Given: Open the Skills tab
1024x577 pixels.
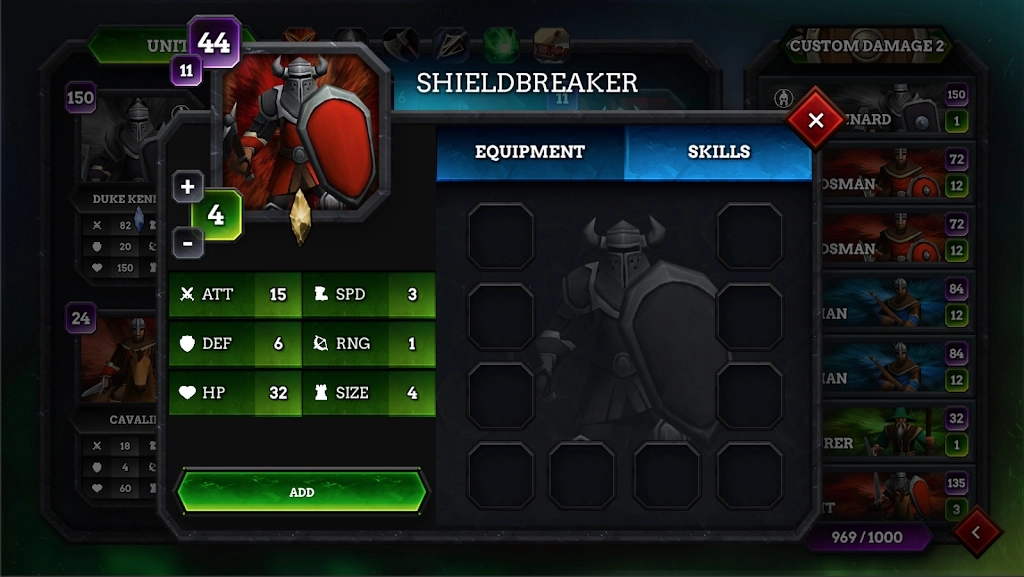Looking at the screenshot, I should click(x=718, y=152).
